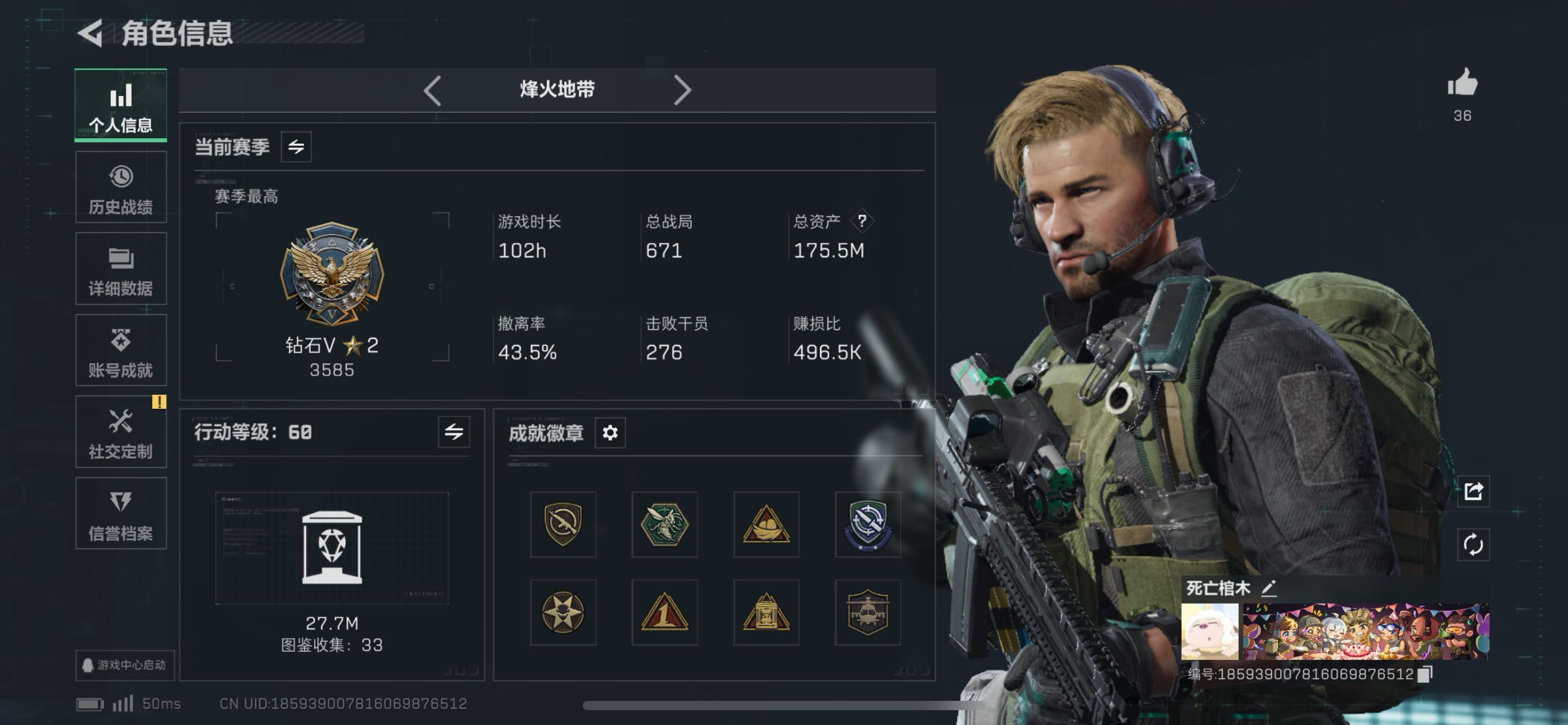
Task: Select the 个人信息 tab
Action: pyautogui.click(x=121, y=105)
